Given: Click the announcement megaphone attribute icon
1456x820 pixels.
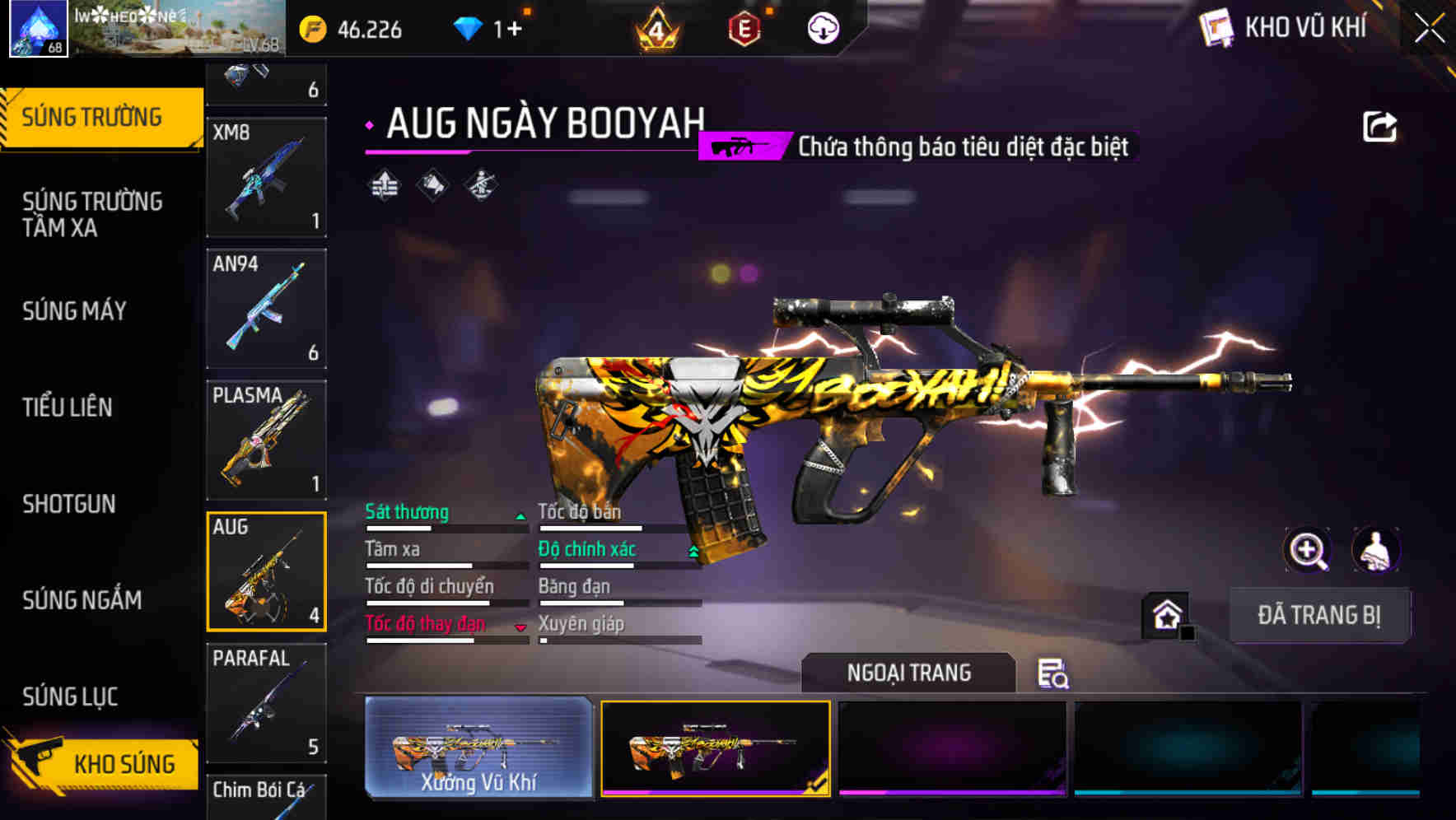Looking at the screenshot, I should tap(431, 186).
